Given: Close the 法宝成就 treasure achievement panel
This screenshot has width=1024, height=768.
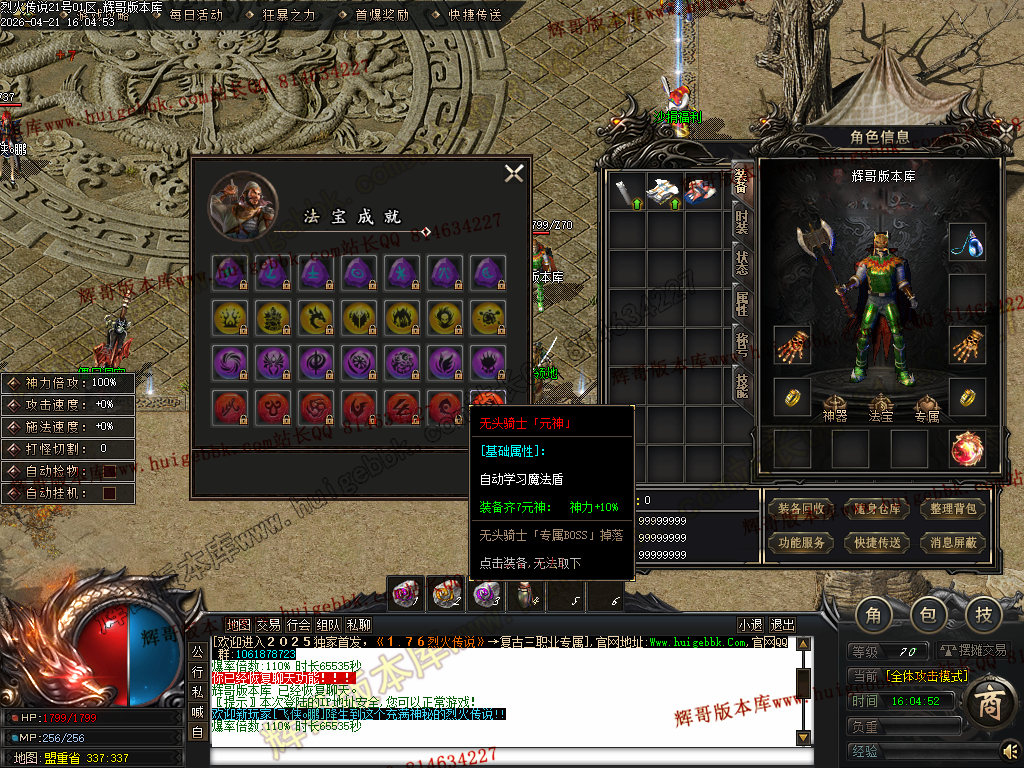Looking at the screenshot, I should 514,173.
